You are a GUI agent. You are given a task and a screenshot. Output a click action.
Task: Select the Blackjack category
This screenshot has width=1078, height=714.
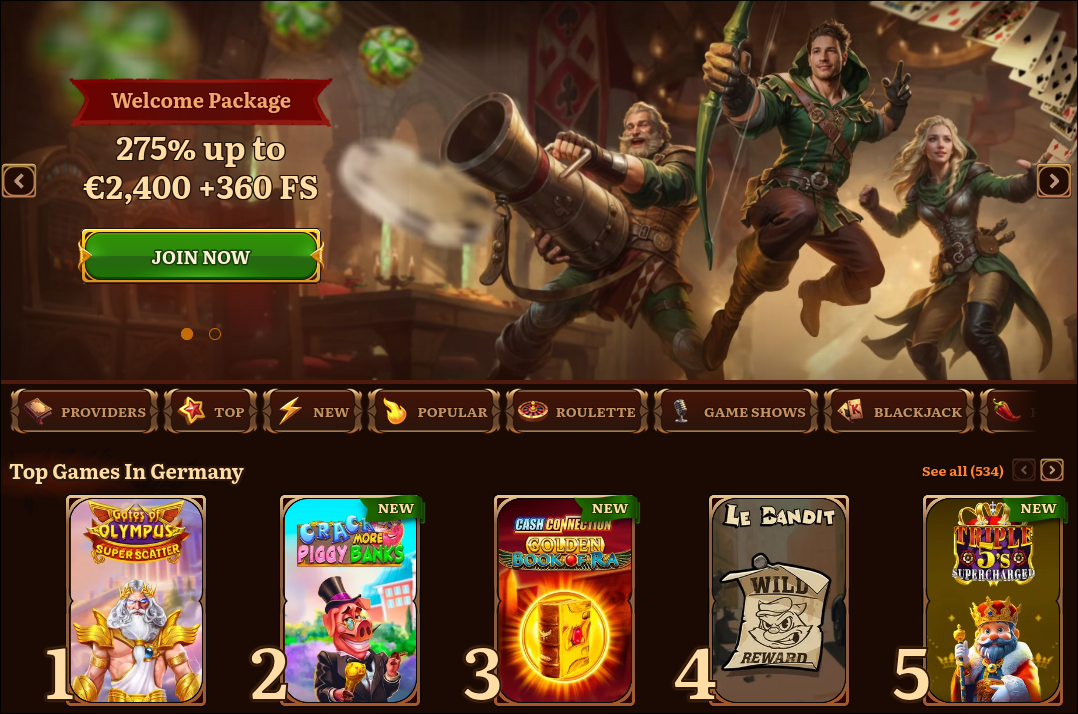pyautogui.click(x=899, y=411)
